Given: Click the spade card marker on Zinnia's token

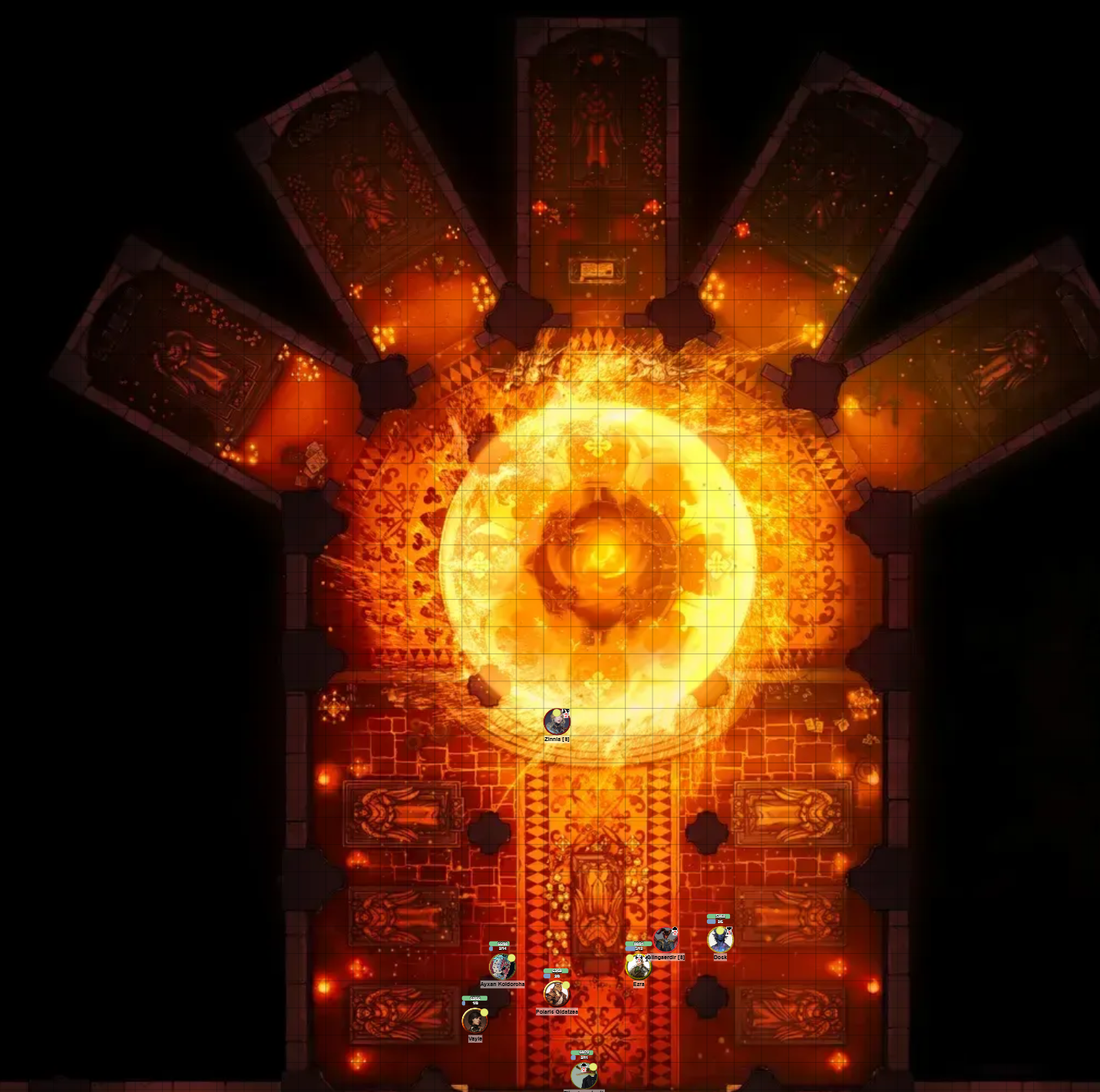Looking at the screenshot, I should (x=566, y=714).
